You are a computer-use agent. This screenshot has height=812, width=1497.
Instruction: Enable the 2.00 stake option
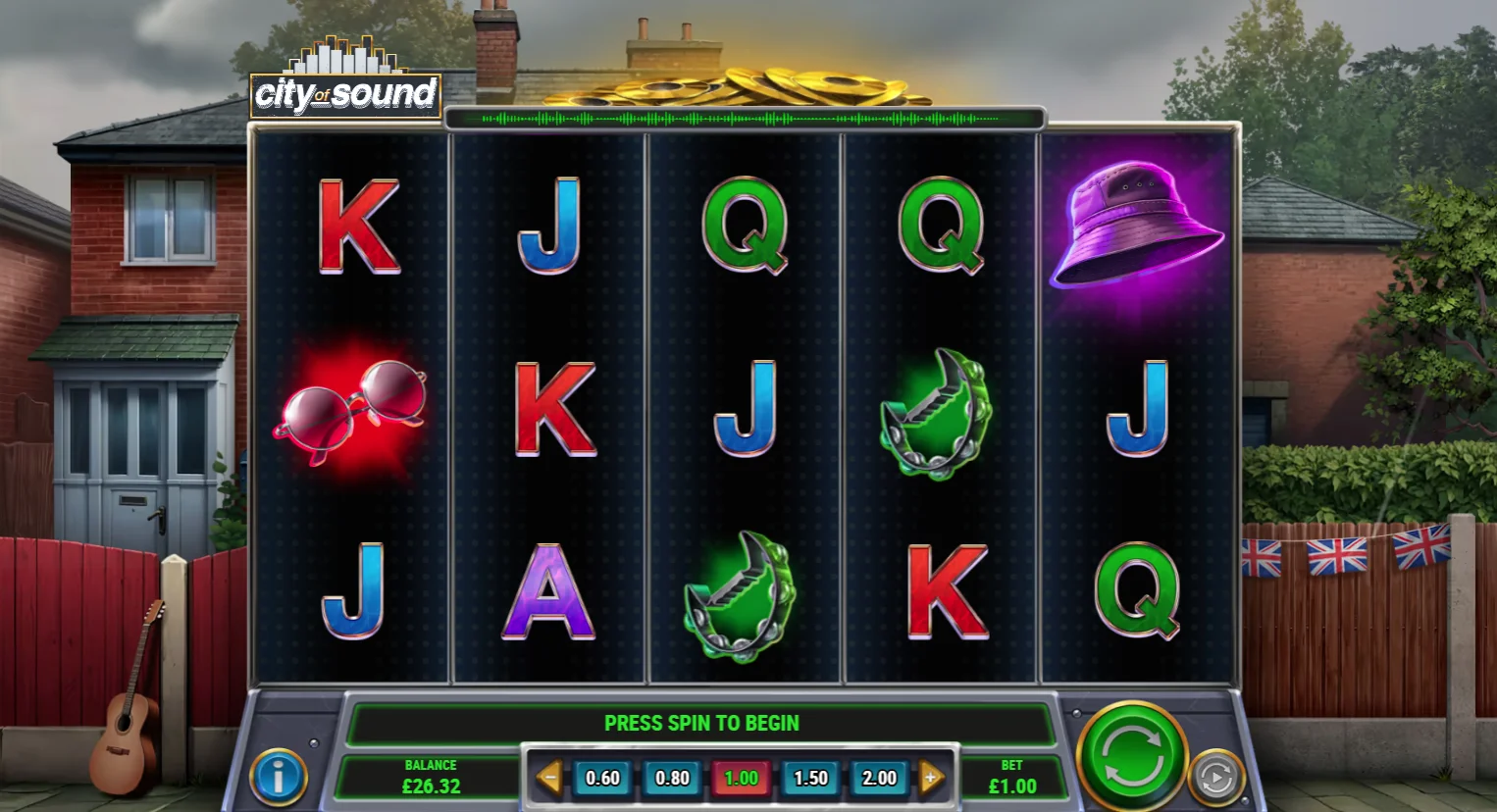879,777
